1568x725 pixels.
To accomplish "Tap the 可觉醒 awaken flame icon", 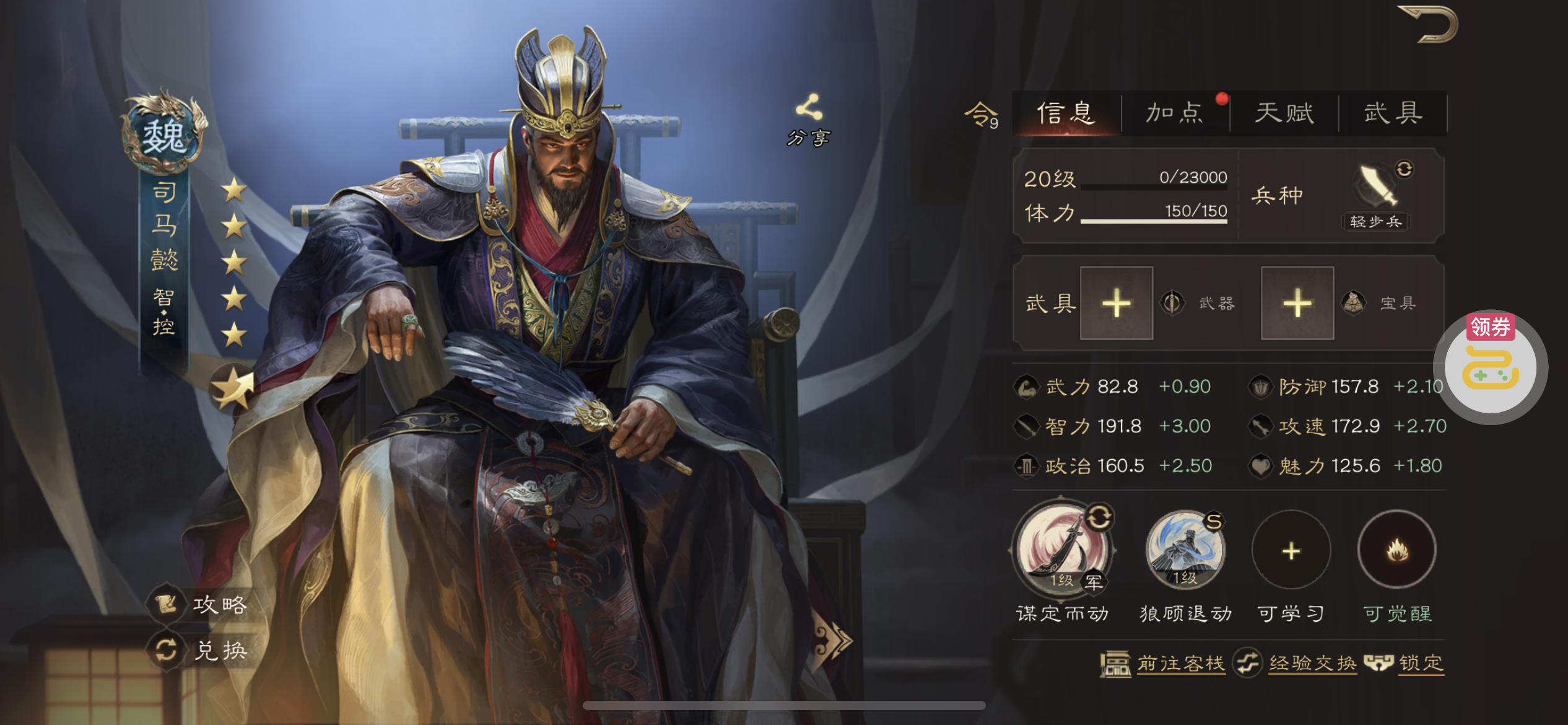I will (x=1397, y=550).
